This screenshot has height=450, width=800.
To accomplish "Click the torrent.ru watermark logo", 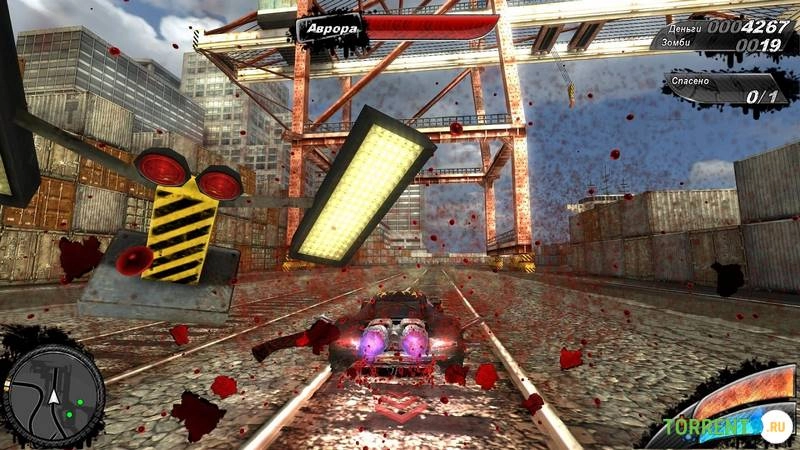I will click(x=730, y=429).
